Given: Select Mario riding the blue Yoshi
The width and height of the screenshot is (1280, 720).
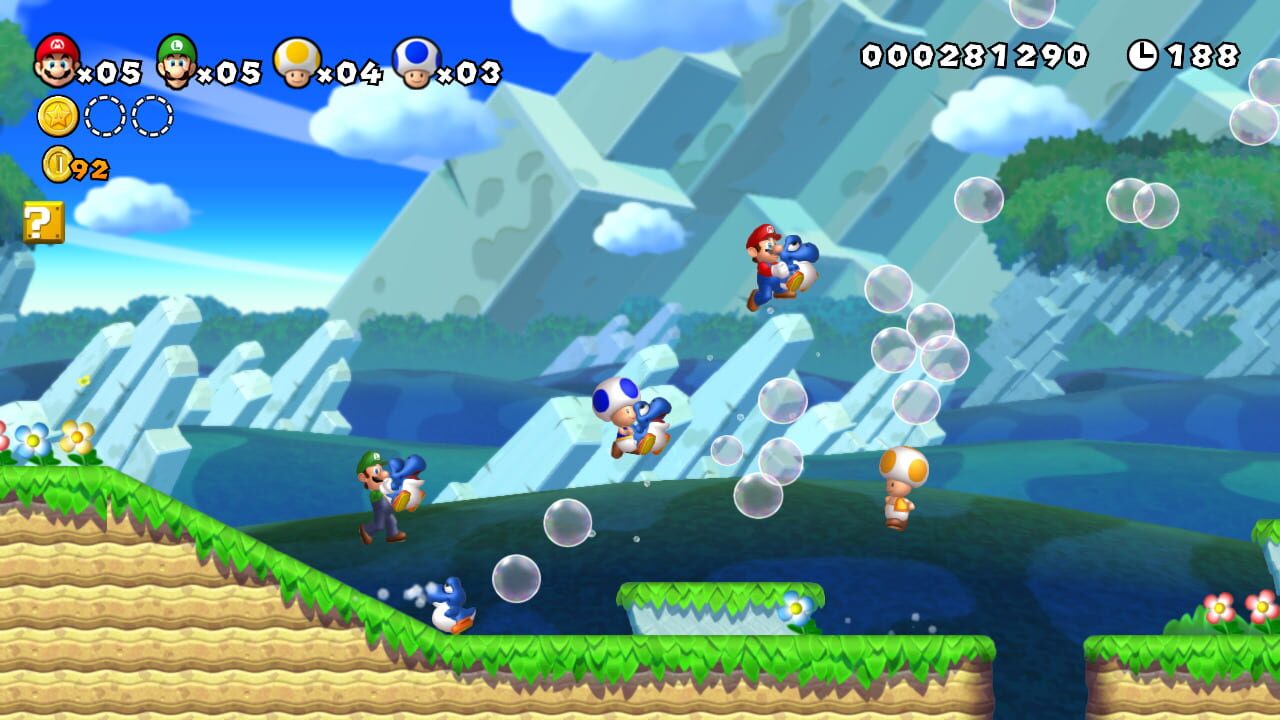Looking at the screenshot, I should click(x=770, y=262).
